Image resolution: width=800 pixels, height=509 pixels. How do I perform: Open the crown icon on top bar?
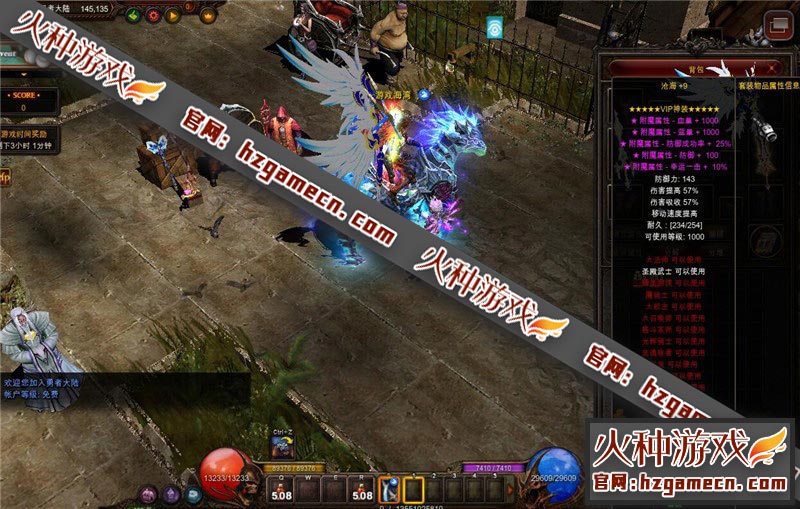point(208,15)
